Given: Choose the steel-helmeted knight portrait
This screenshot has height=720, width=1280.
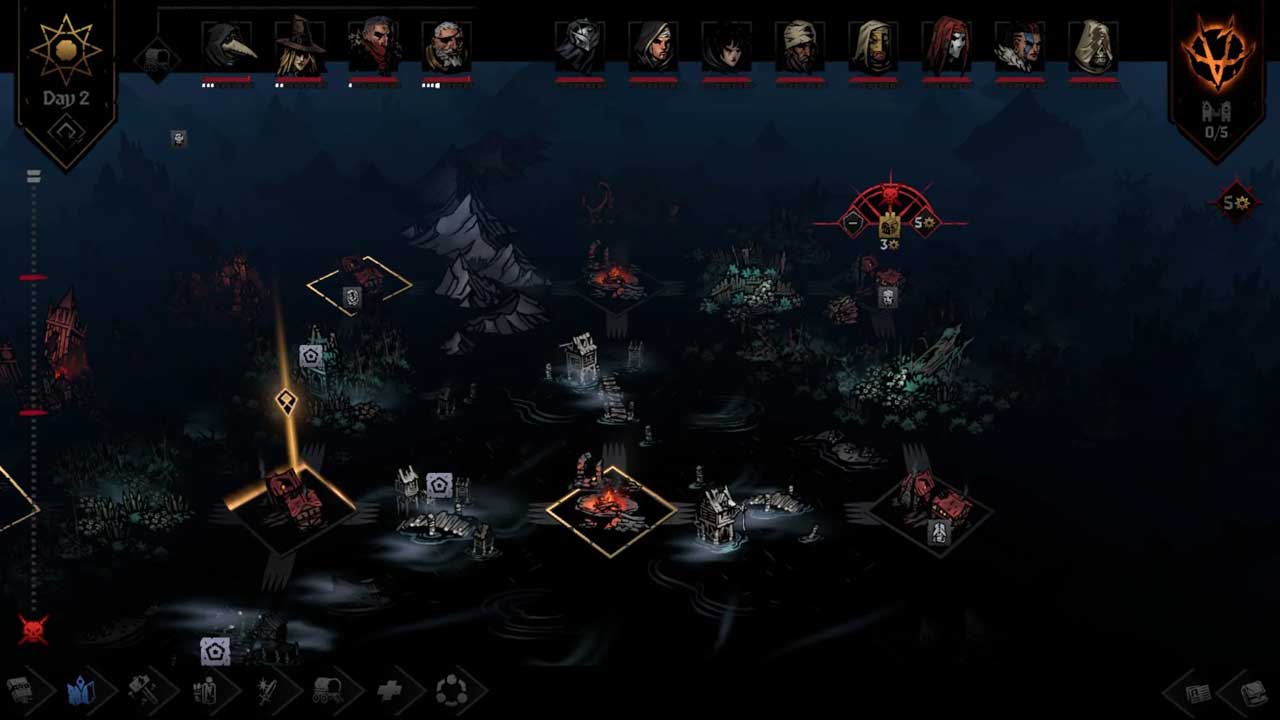Looking at the screenshot, I should click(580, 45).
